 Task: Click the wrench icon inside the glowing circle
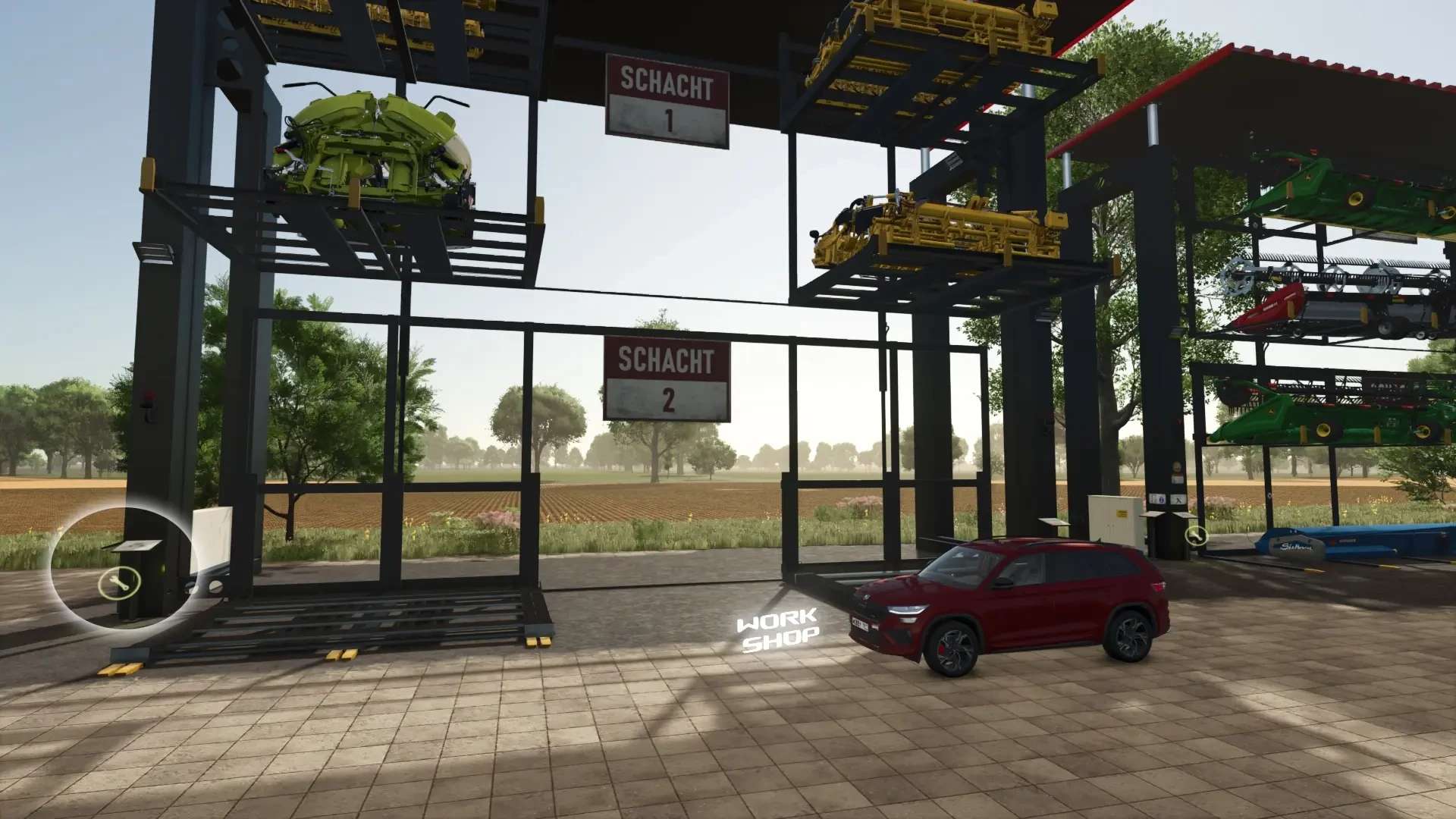click(x=119, y=583)
